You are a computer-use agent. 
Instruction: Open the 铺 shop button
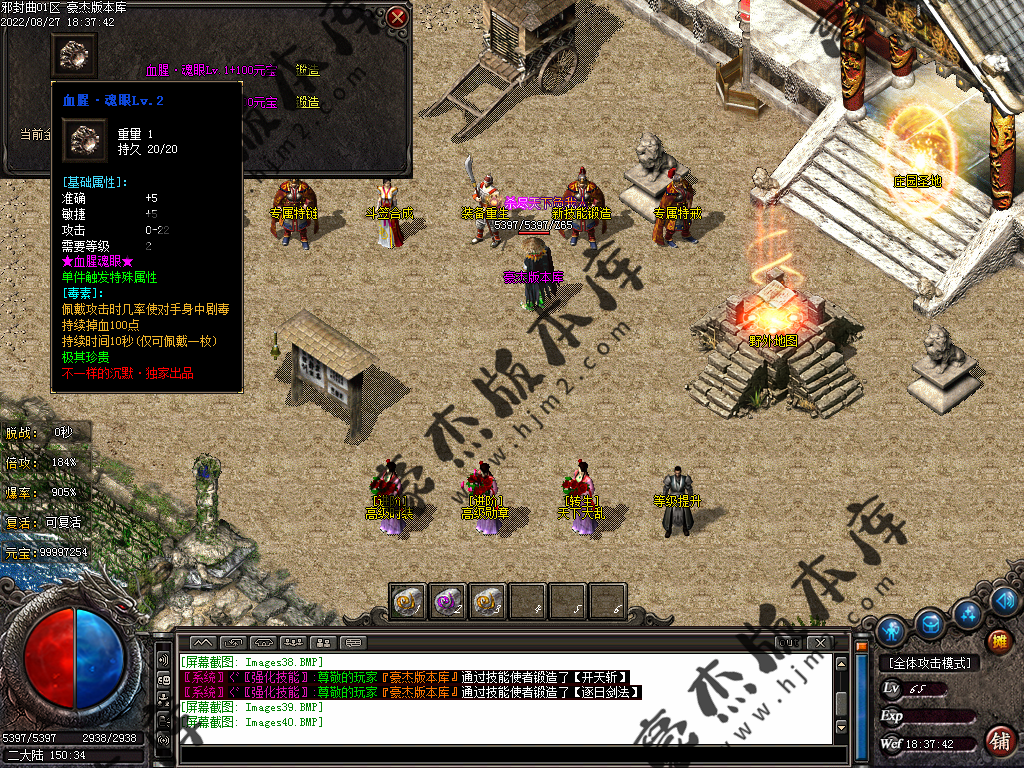pos(998,740)
